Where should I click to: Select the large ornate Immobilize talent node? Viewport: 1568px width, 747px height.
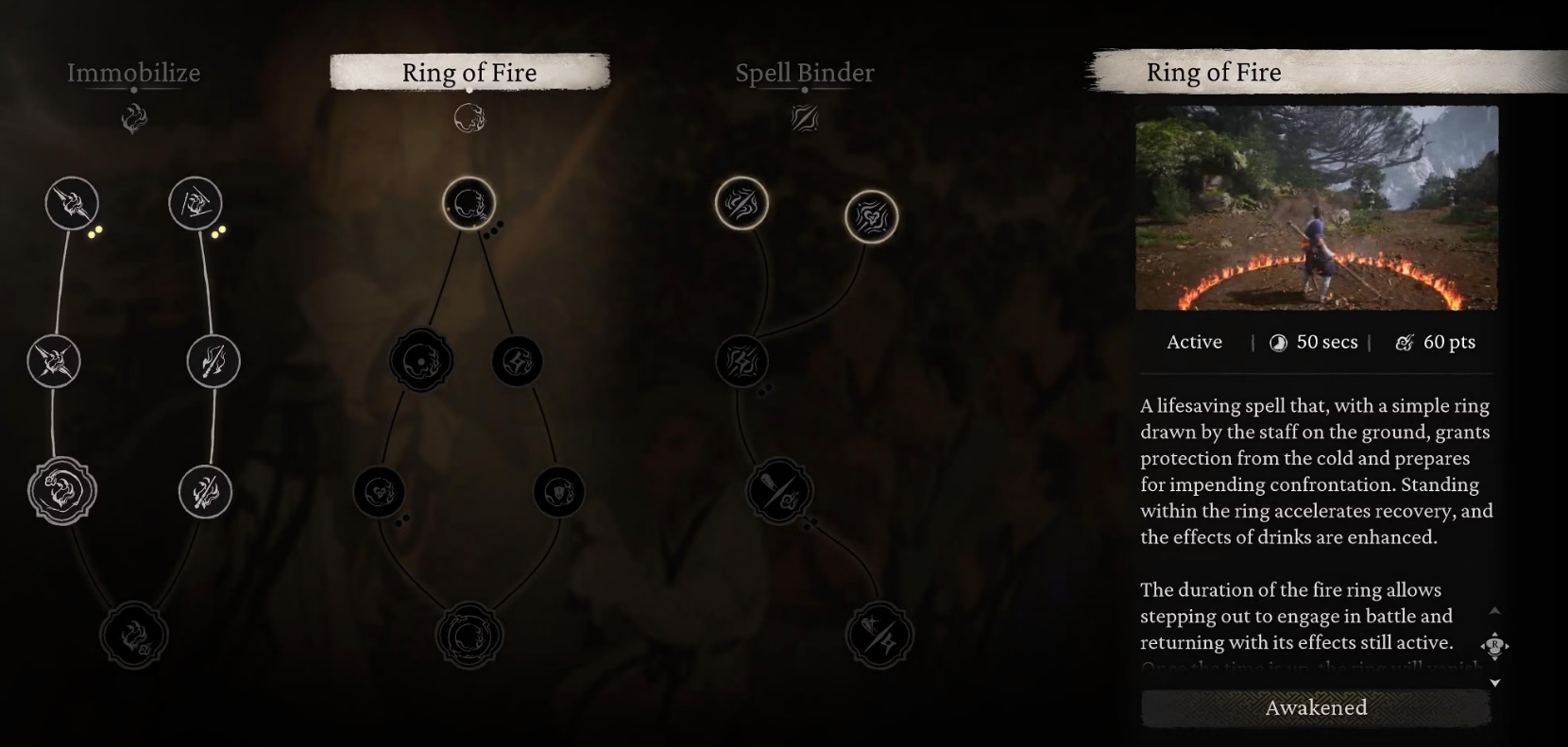(62, 491)
